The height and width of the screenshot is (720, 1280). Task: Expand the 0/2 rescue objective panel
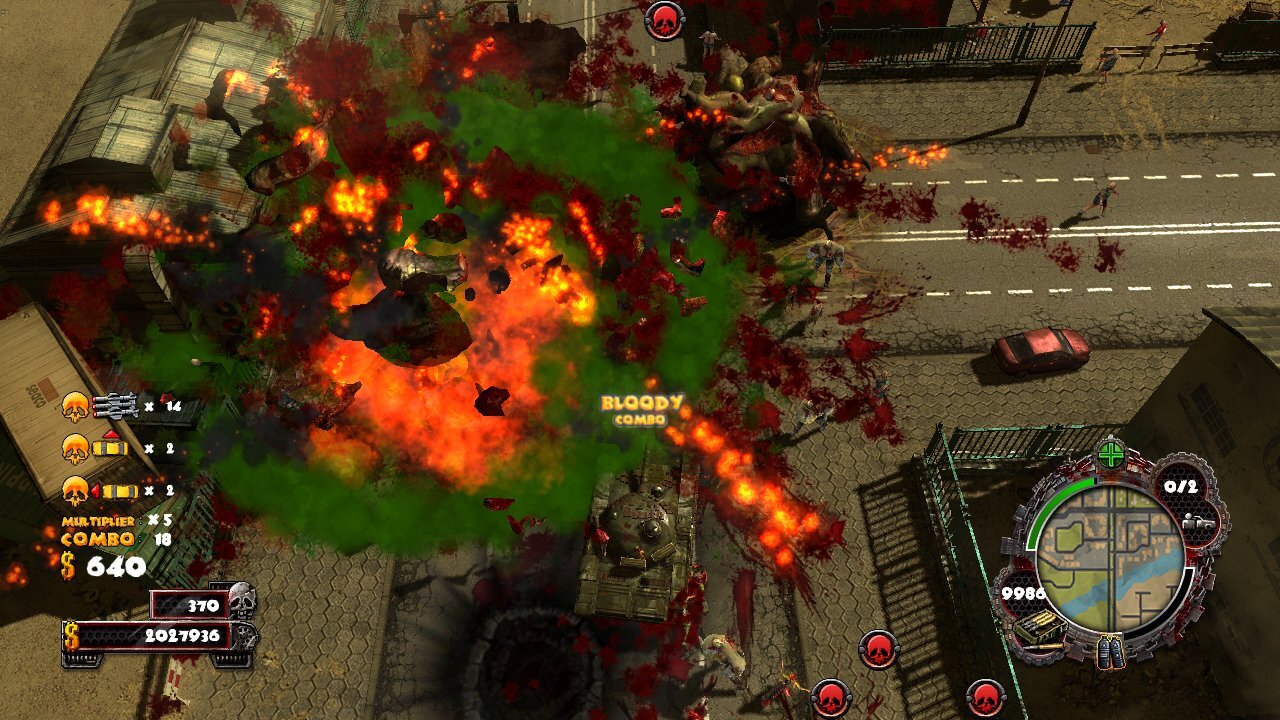(1182, 487)
